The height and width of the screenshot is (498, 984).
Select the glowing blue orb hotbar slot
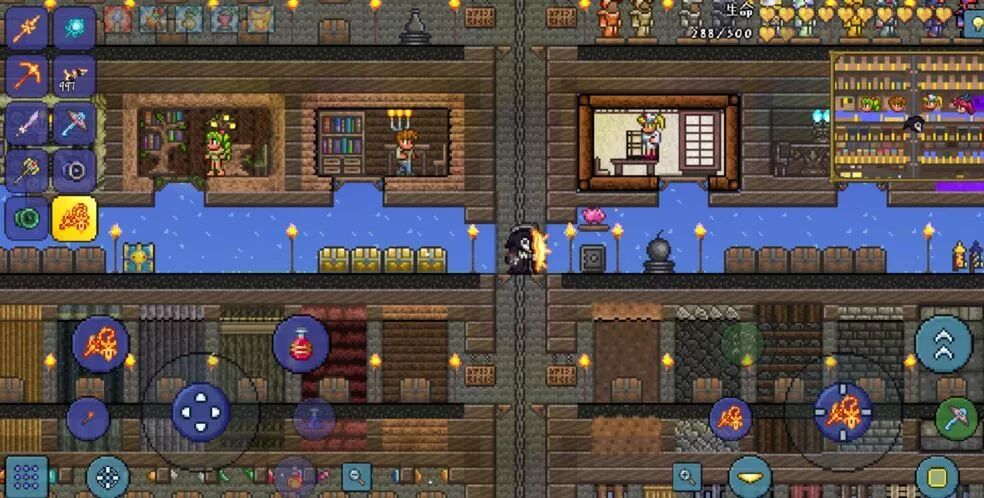74,27
